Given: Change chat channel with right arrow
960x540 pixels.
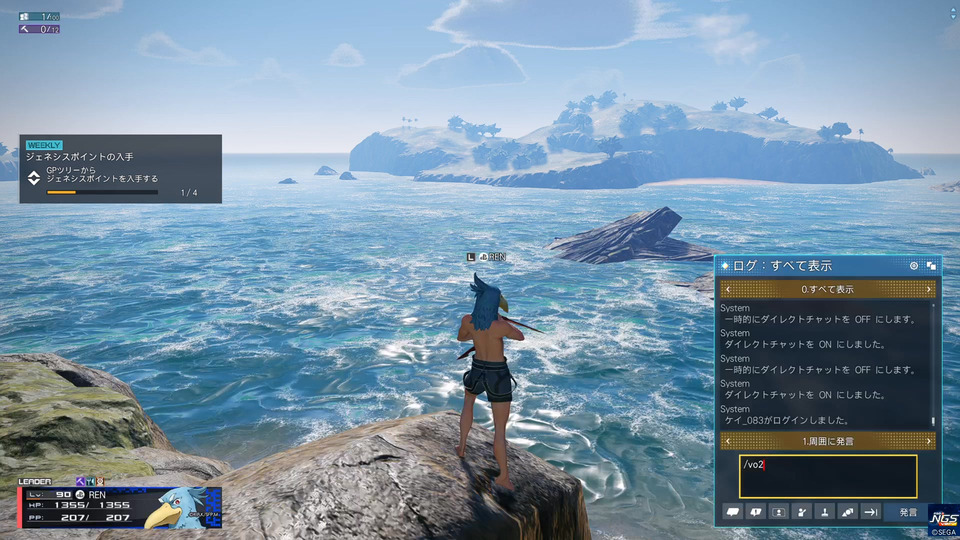Looking at the screenshot, I should tap(929, 441).
